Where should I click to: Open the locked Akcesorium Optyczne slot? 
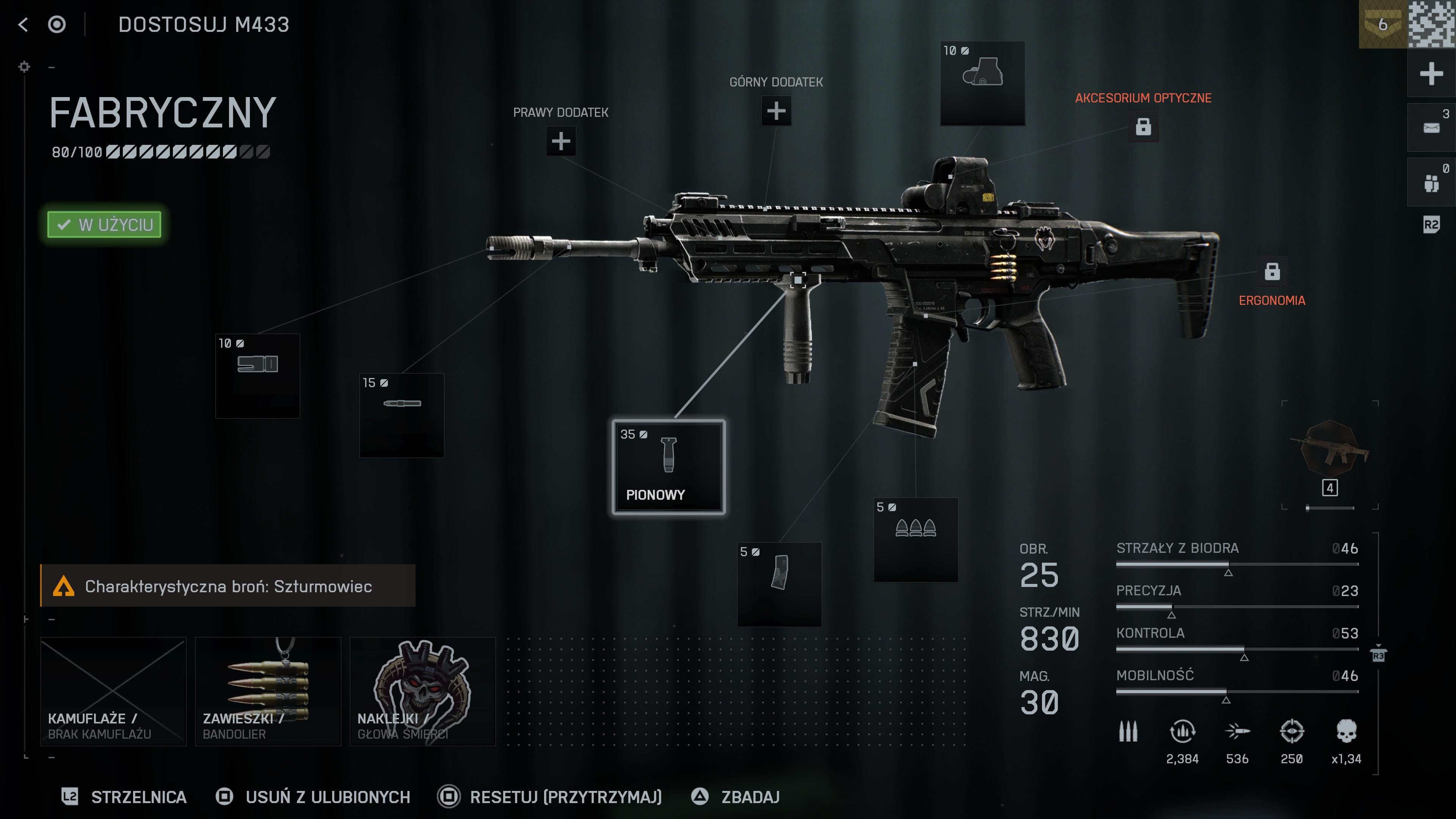click(1143, 127)
